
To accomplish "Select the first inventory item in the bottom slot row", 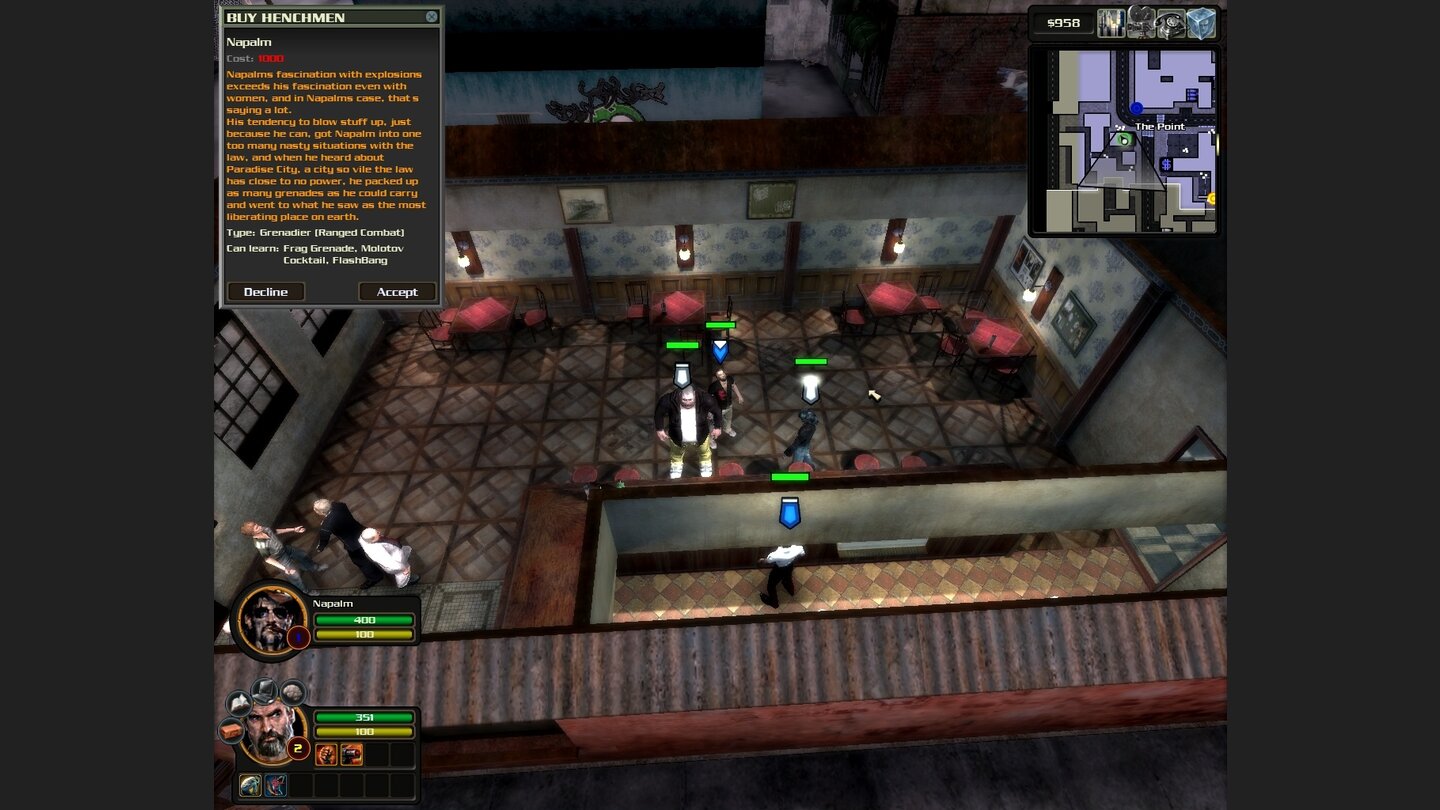I will 251,785.
